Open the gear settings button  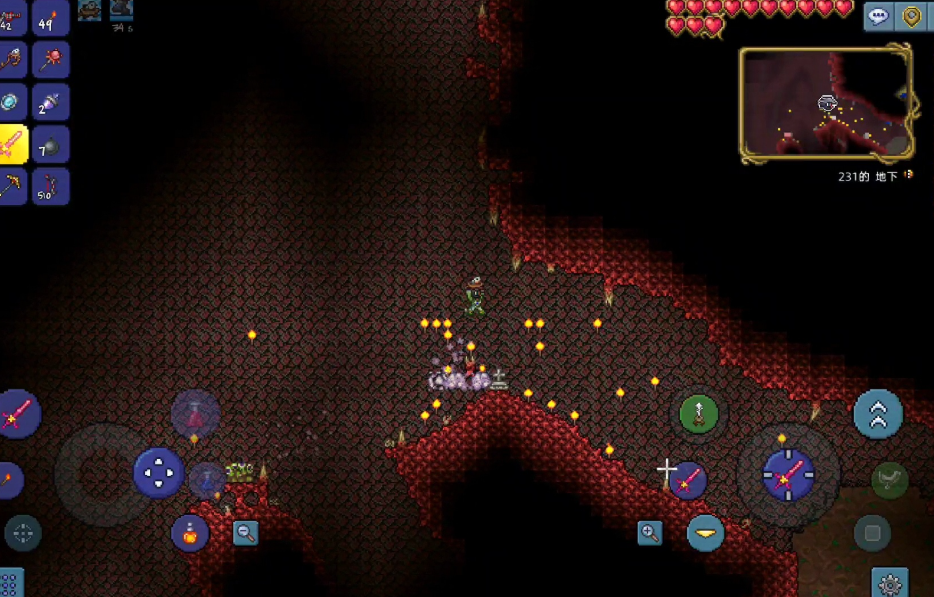[x=888, y=581]
